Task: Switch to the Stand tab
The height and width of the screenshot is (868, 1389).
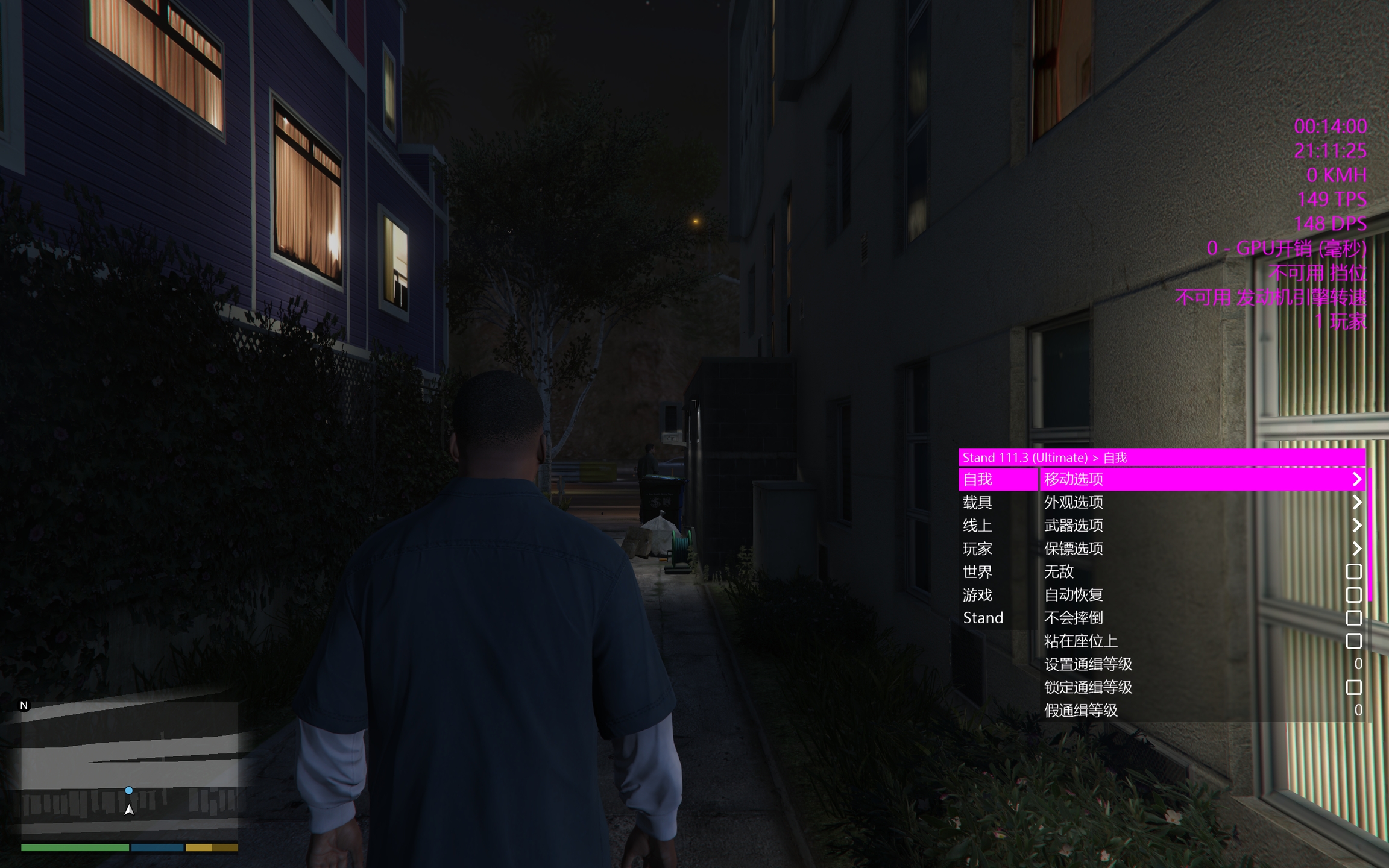Action: coord(983,618)
